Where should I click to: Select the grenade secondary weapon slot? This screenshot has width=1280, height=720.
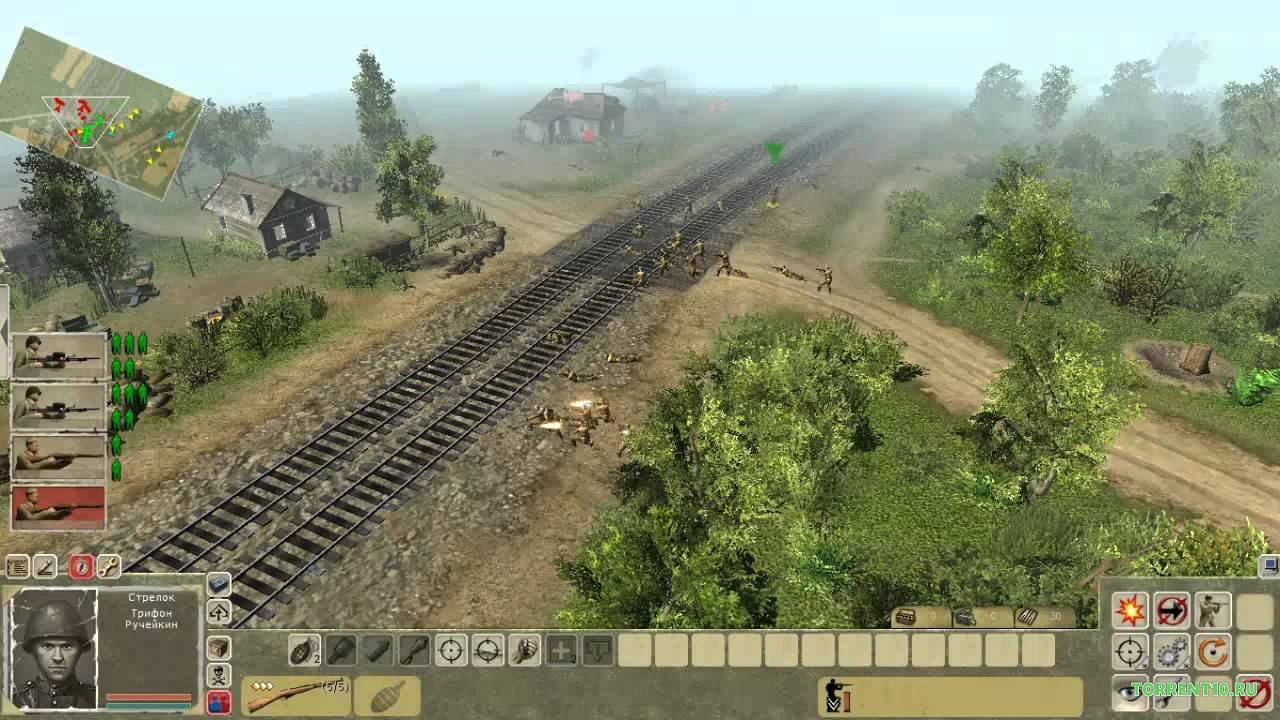click(x=386, y=696)
